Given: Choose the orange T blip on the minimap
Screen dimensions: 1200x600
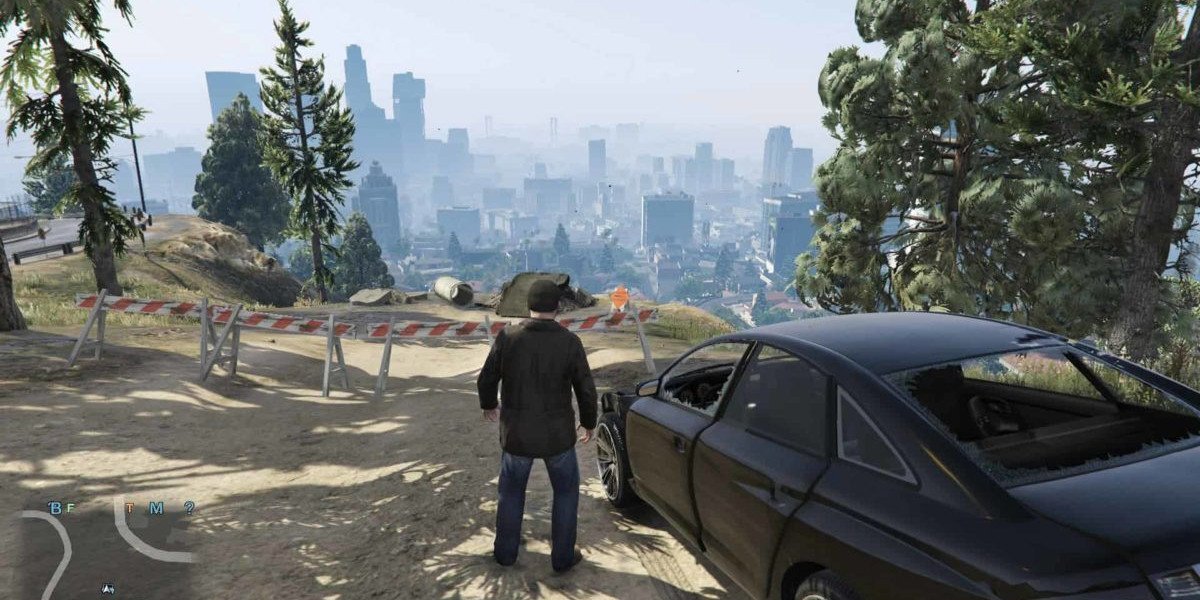Looking at the screenshot, I should (x=129, y=508).
